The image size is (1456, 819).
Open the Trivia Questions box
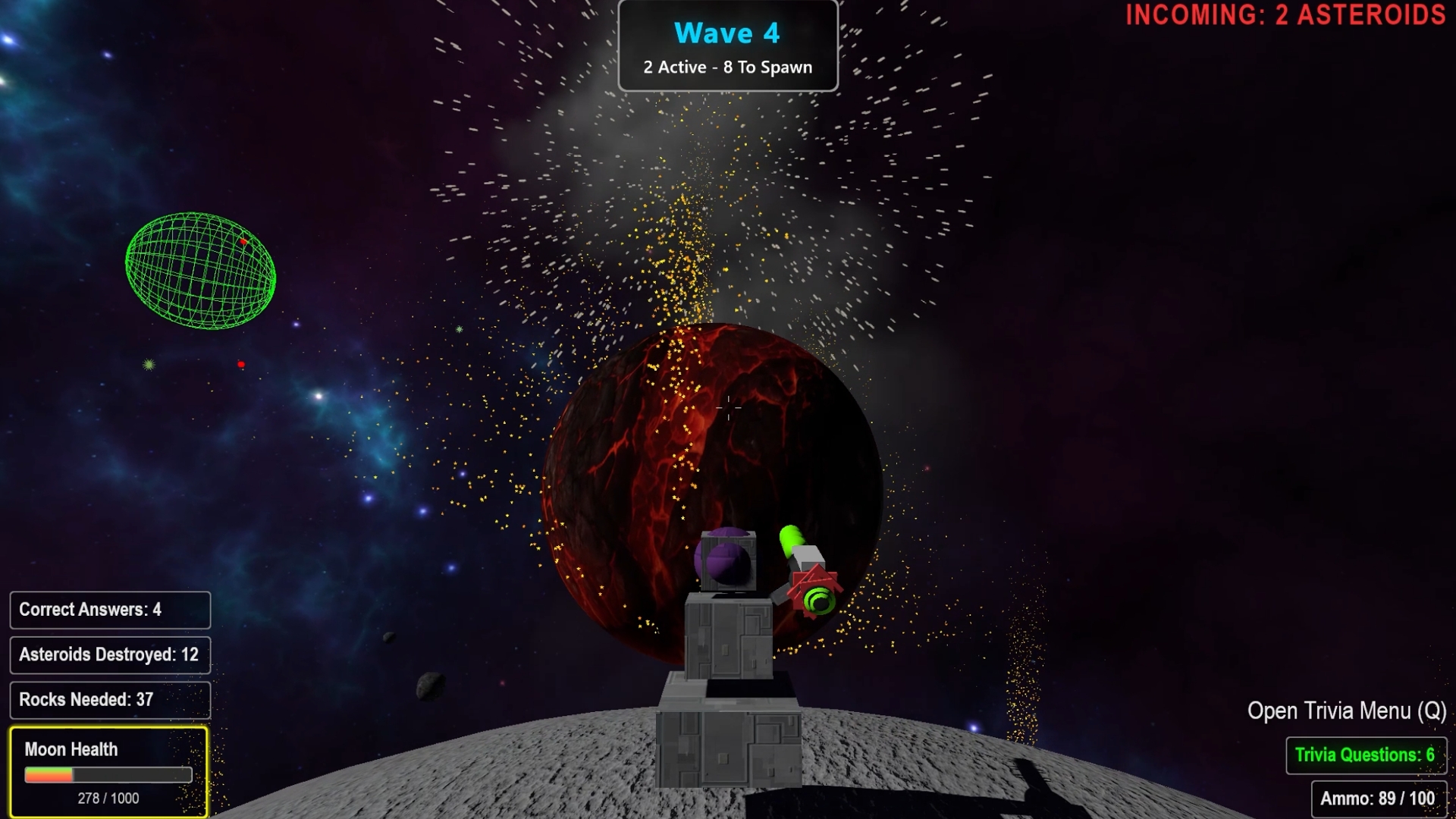(1365, 755)
